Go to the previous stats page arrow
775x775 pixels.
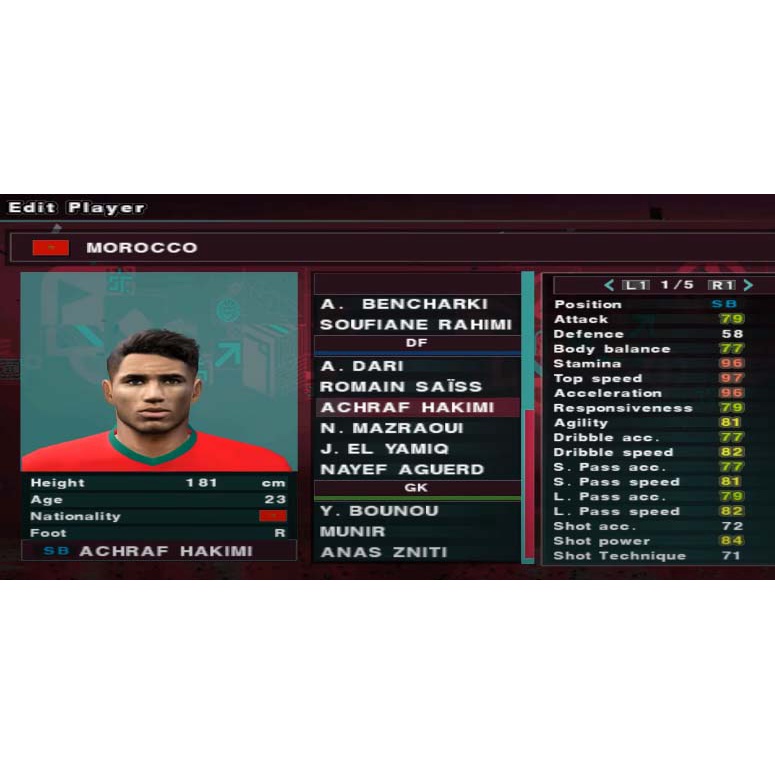pyautogui.click(x=608, y=285)
